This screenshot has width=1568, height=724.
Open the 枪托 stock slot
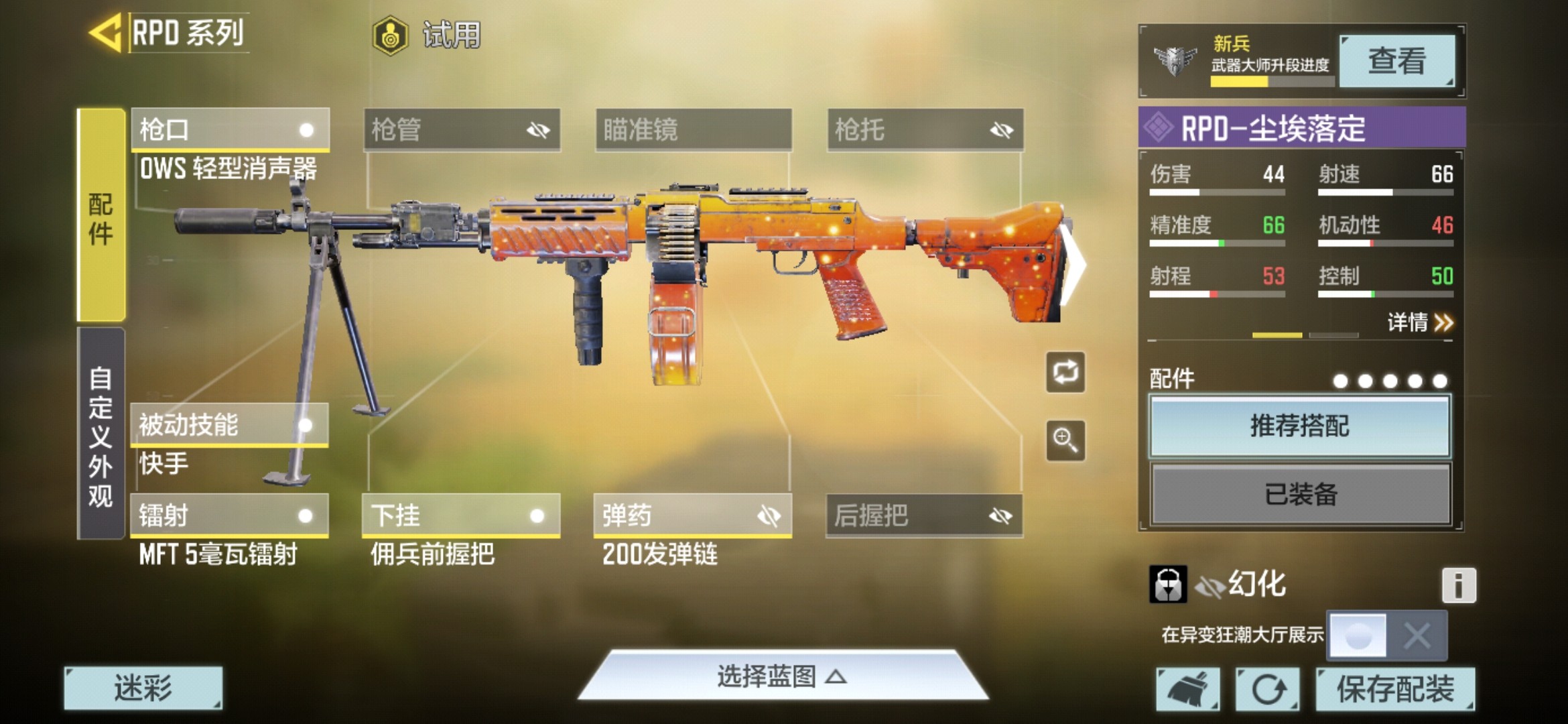925,129
